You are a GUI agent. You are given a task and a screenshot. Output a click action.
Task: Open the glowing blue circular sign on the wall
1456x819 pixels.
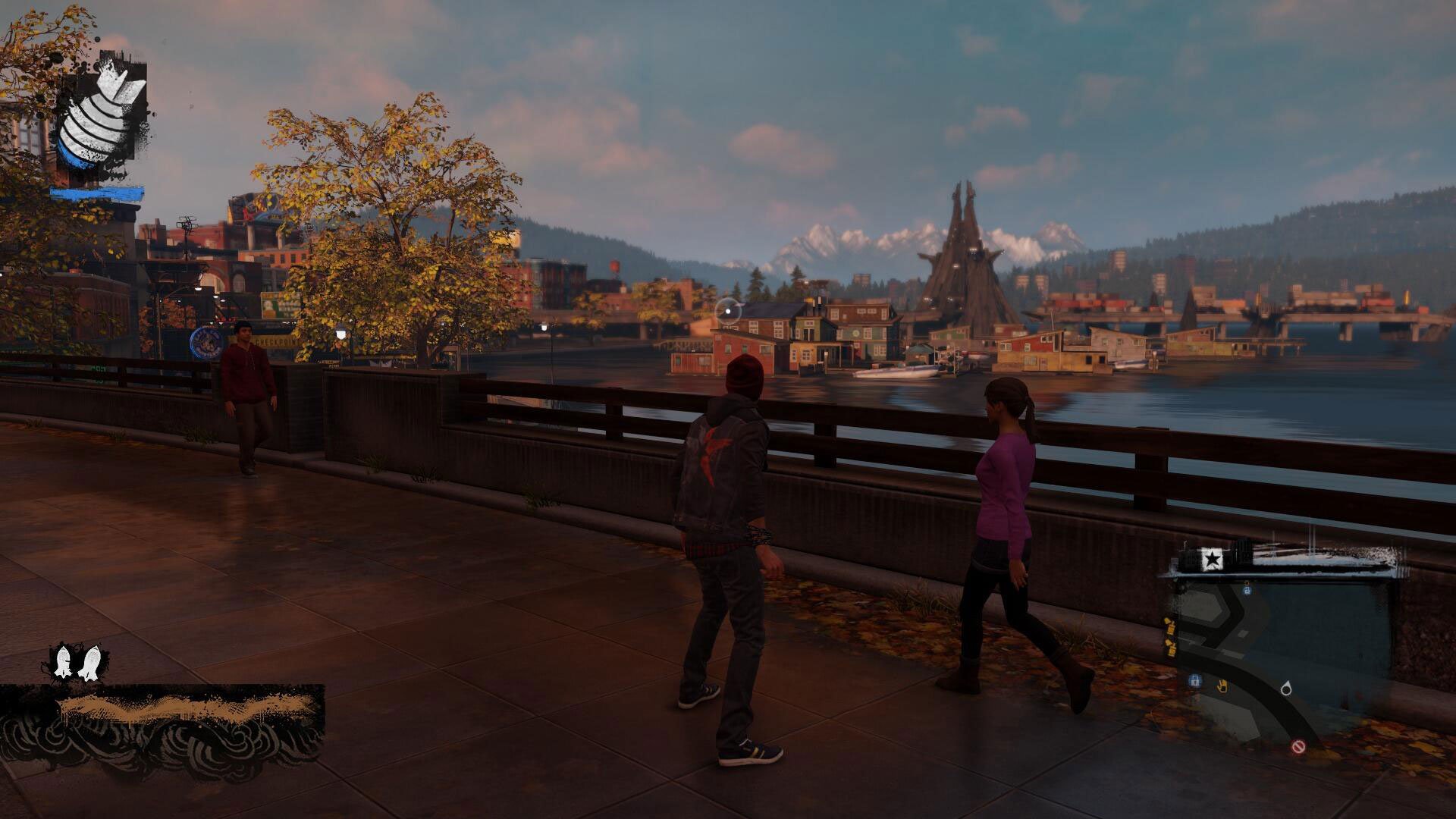[x=206, y=343]
